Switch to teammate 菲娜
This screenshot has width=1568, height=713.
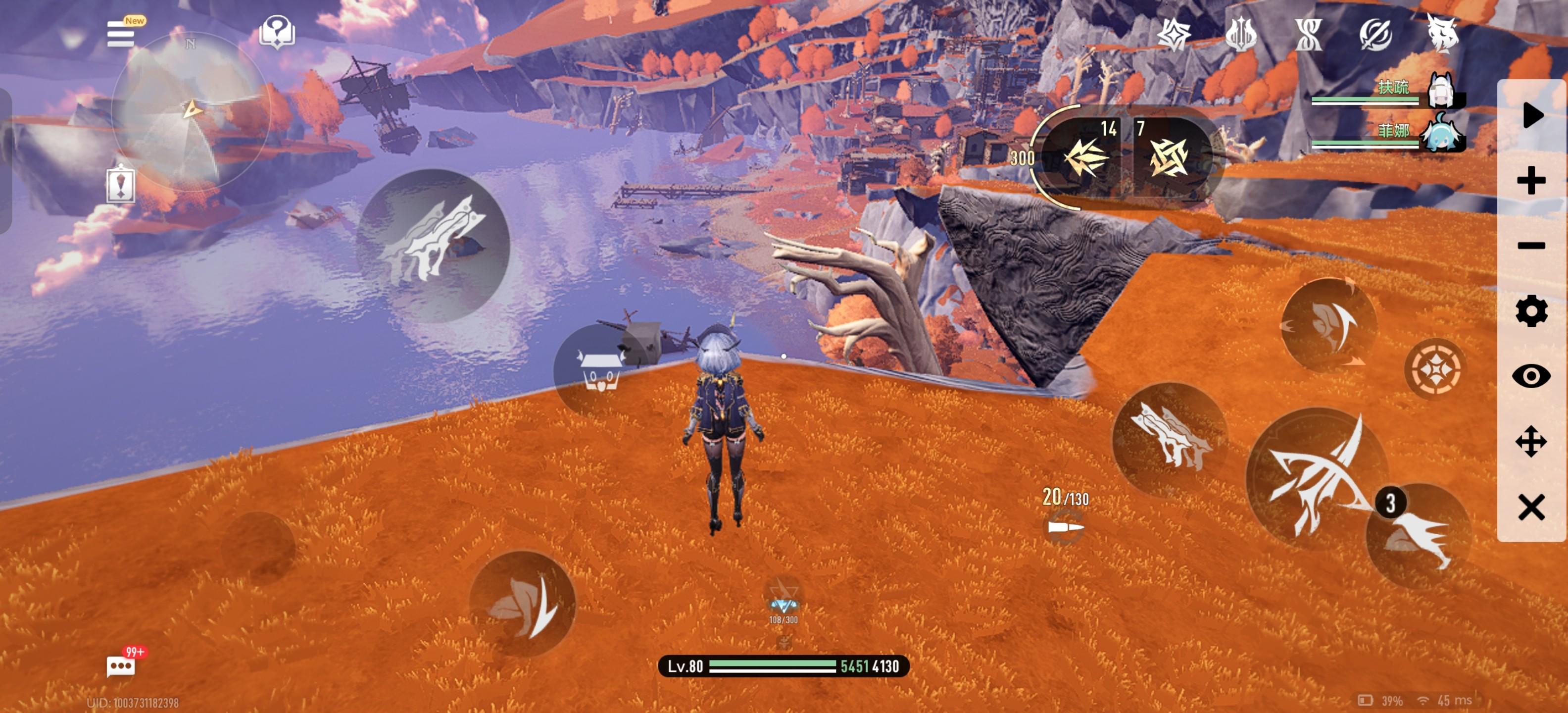tap(1440, 133)
